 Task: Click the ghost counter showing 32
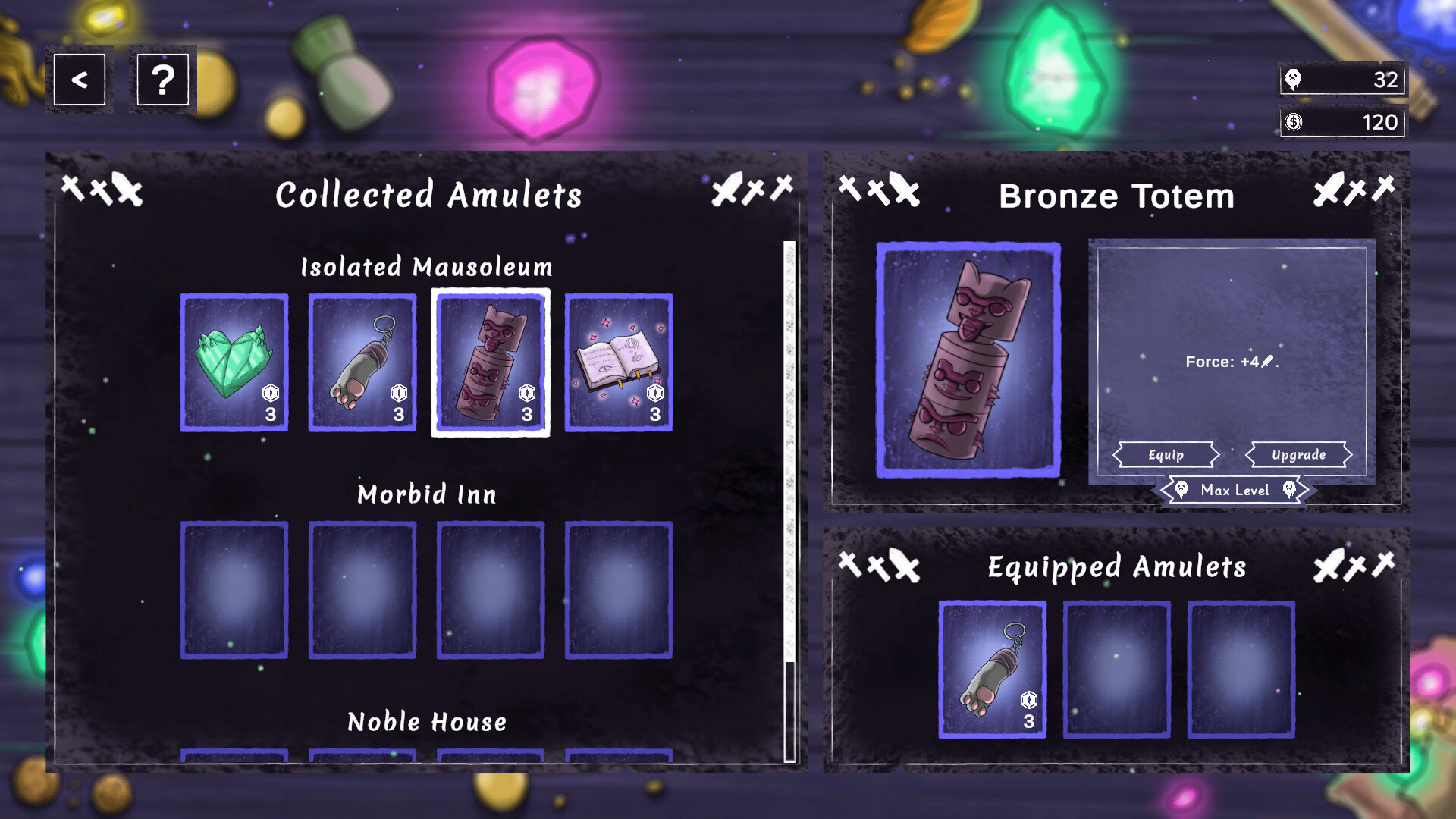[x=1342, y=79]
